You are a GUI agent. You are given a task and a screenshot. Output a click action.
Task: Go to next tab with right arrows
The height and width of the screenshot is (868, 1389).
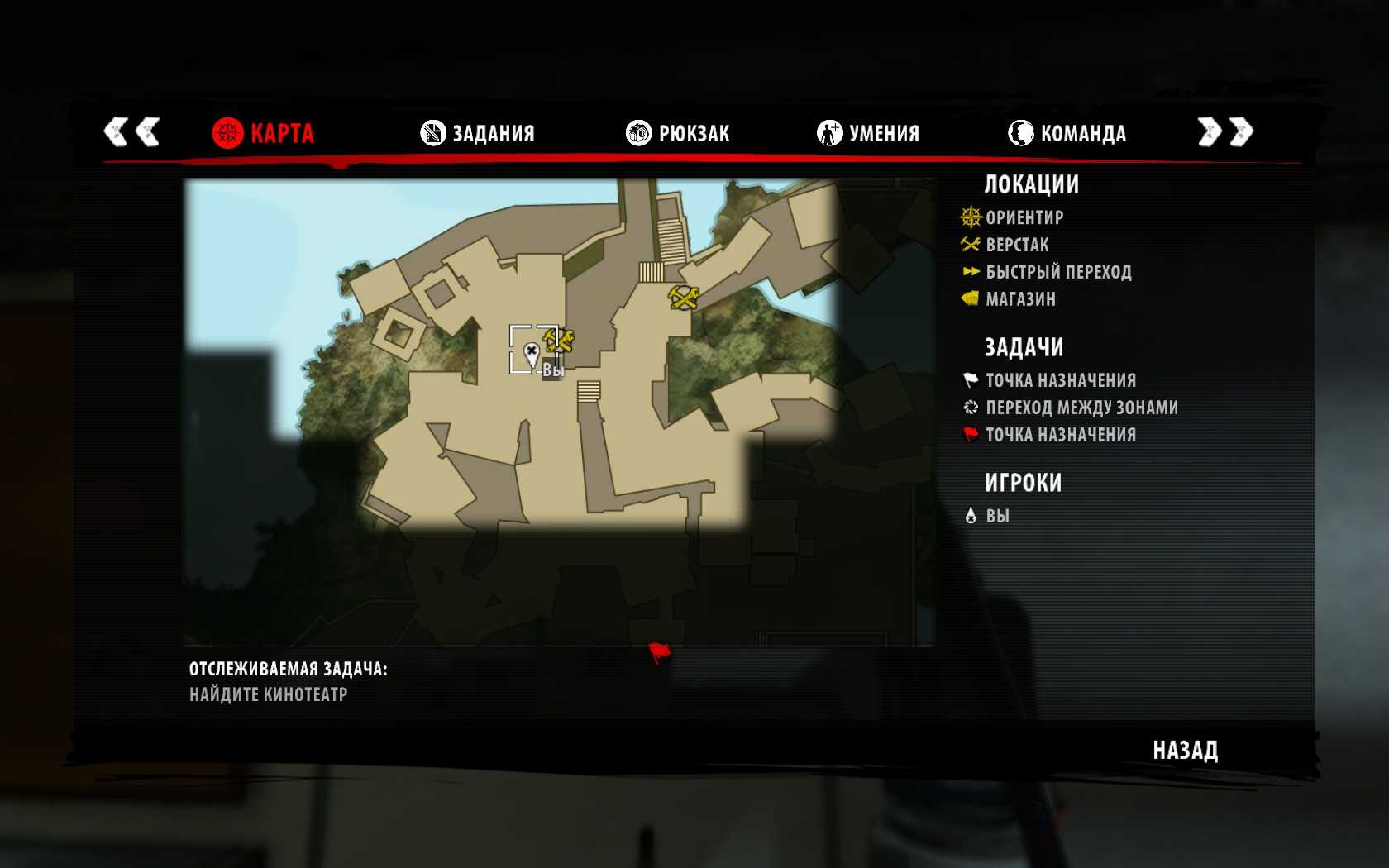[x=1225, y=131]
